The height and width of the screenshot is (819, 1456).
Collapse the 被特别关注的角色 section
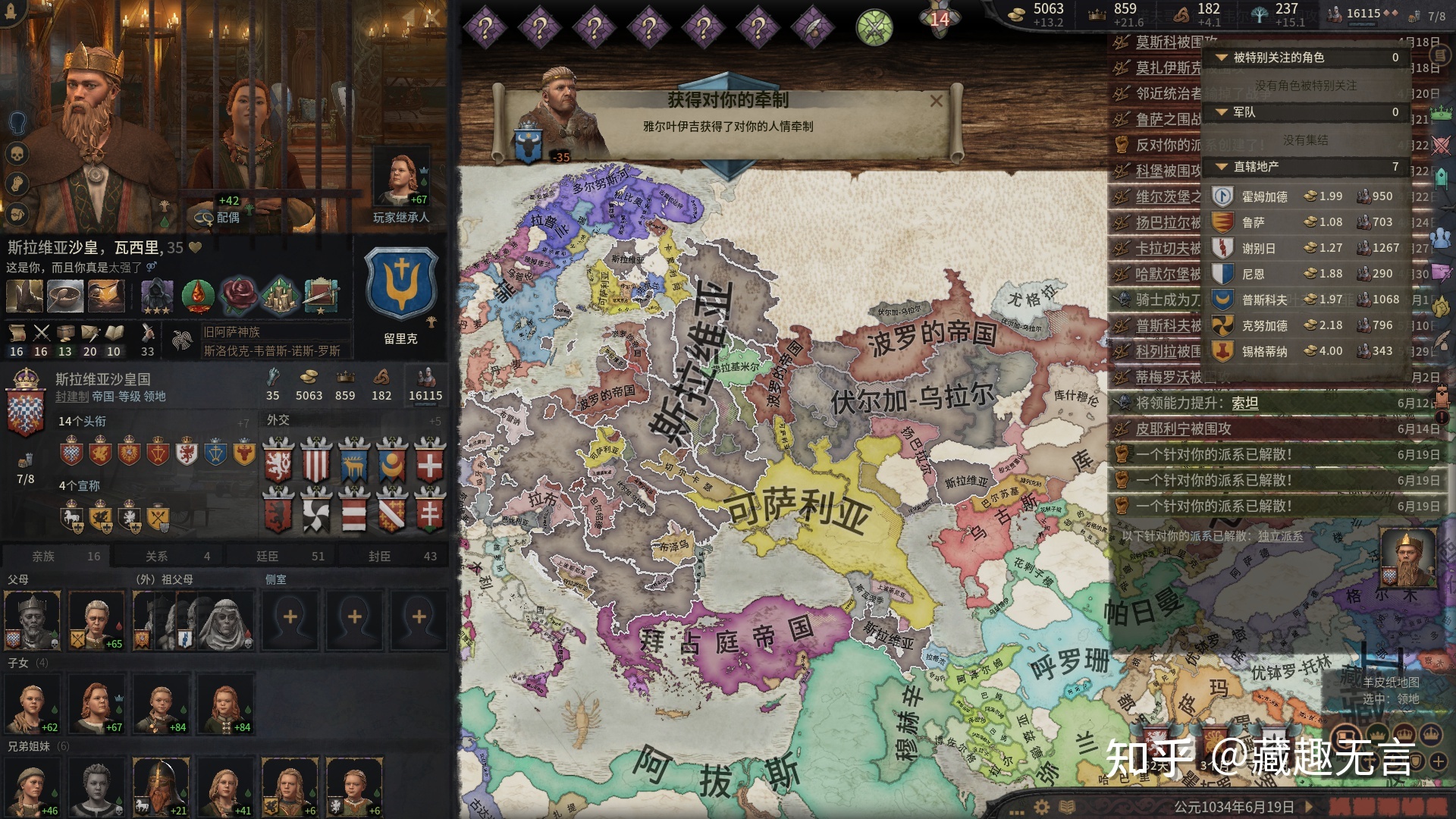click(1221, 58)
